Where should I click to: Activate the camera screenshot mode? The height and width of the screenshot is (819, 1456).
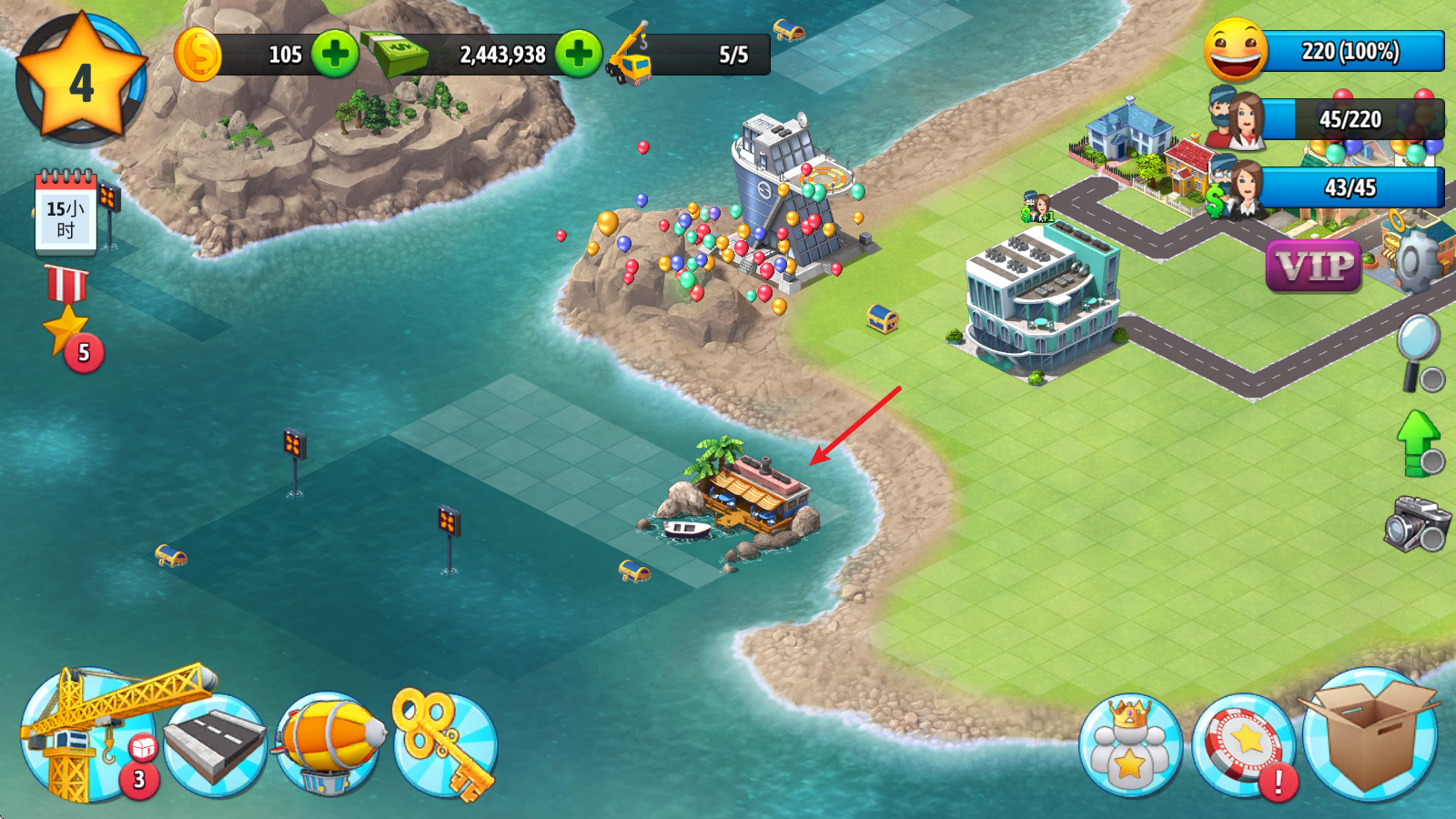(1417, 523)
